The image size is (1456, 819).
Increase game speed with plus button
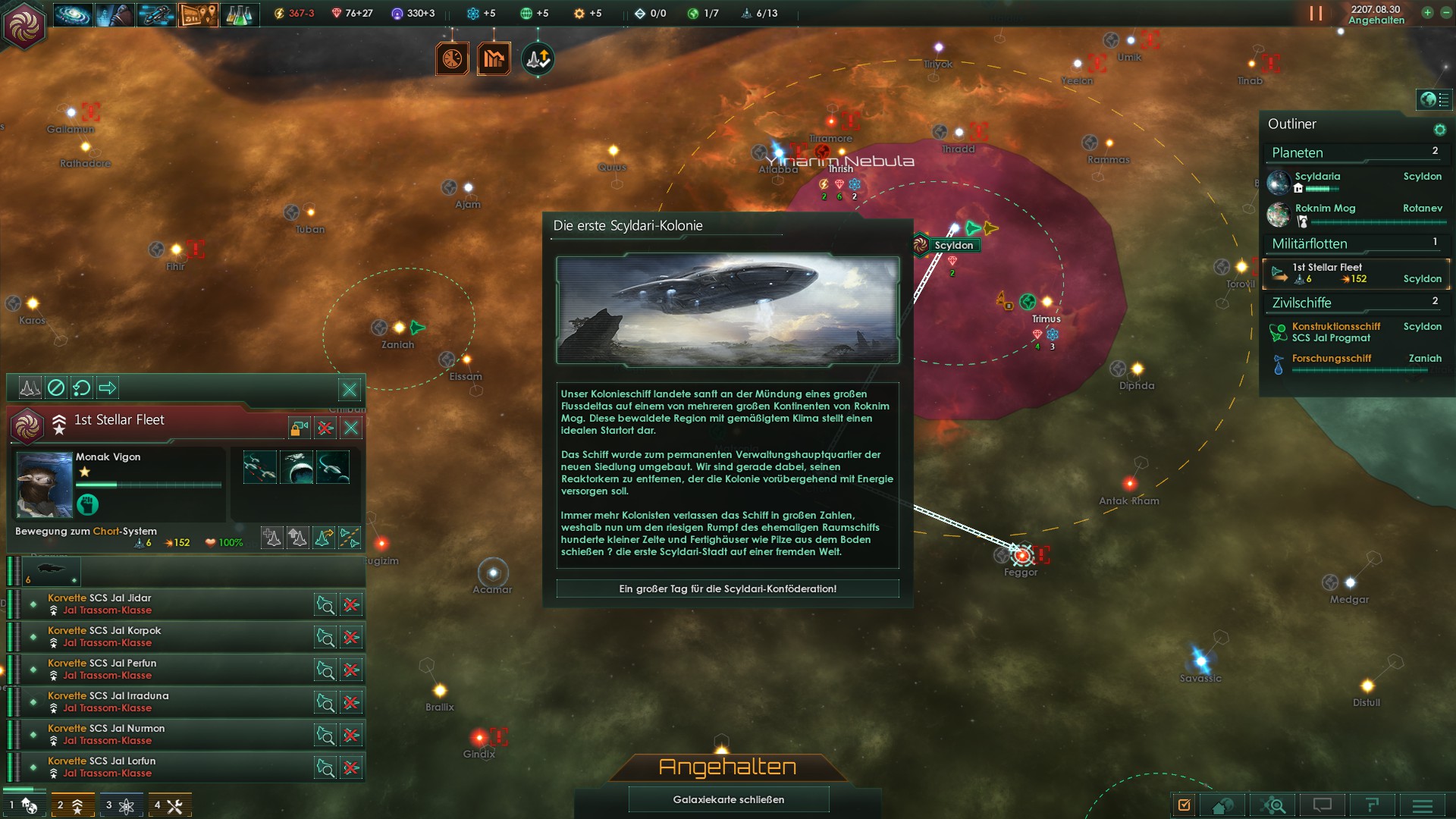pos(1427,13)
